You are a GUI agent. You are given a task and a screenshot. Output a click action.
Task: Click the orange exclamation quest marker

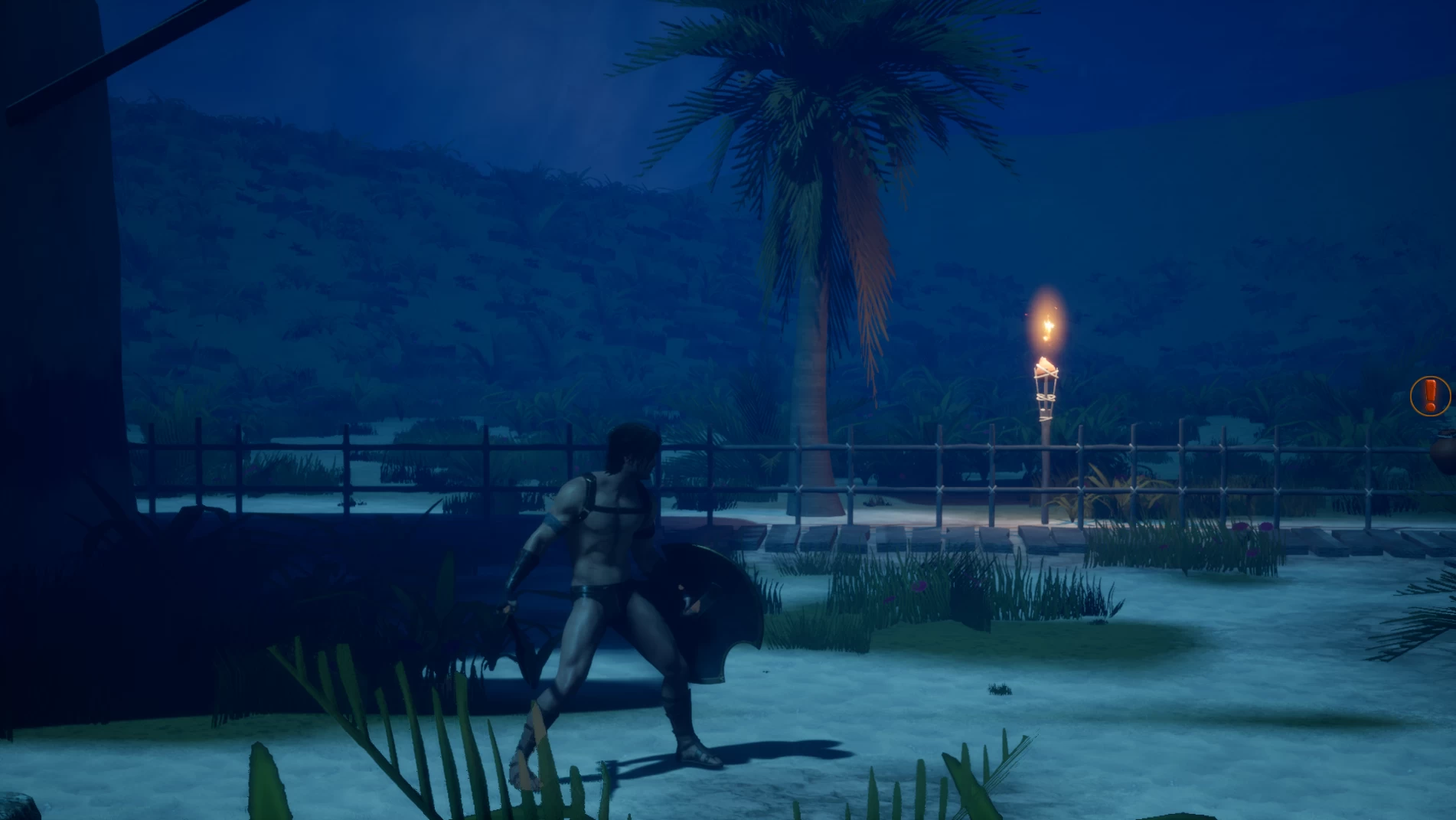[1429, 396]
